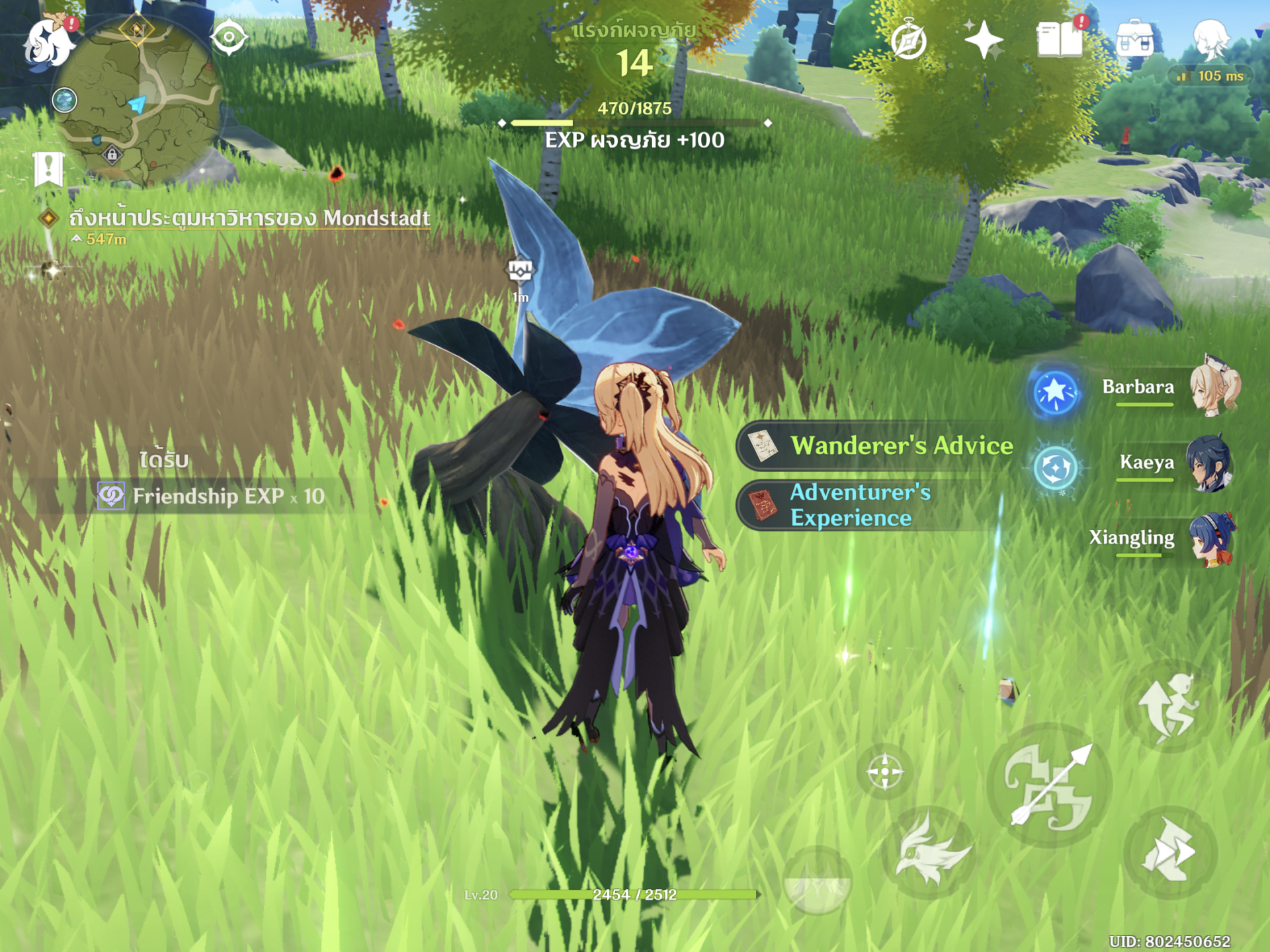Open the backpack inventory
This screenshot has width=1270, height=952.
click(1135, 38)
